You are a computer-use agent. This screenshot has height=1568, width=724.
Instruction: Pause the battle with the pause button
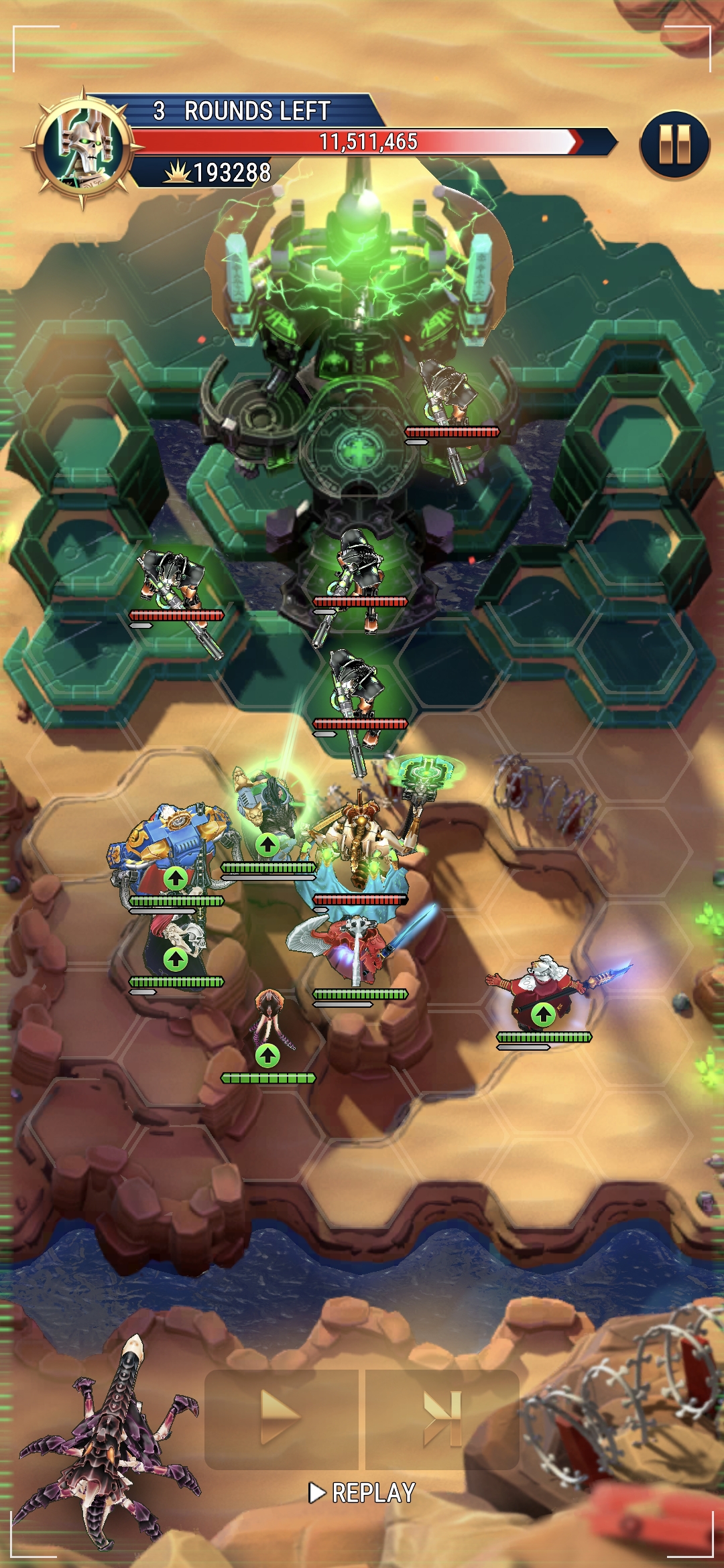click(674, 145)
